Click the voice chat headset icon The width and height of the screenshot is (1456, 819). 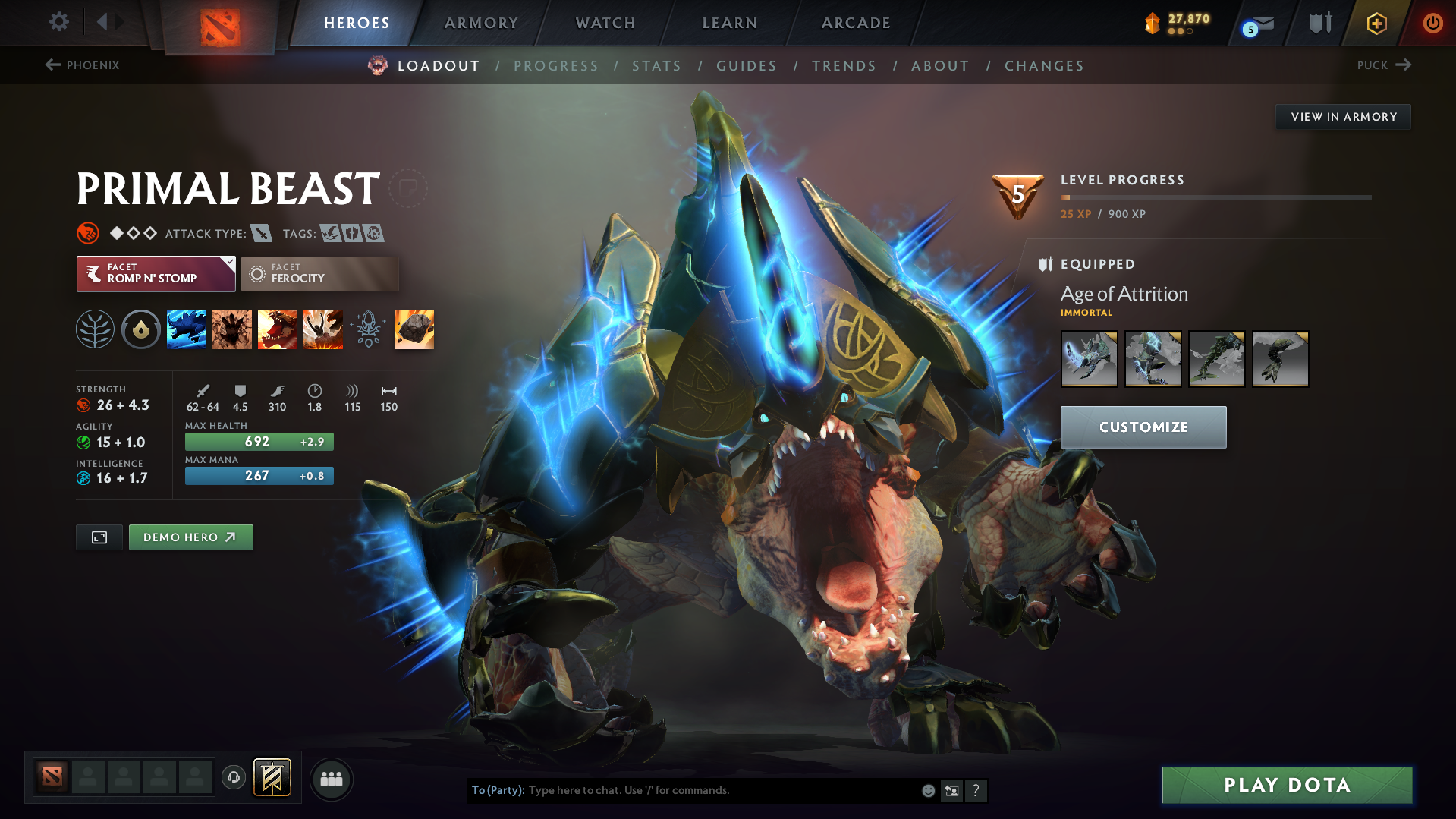[x=233, y=778]
